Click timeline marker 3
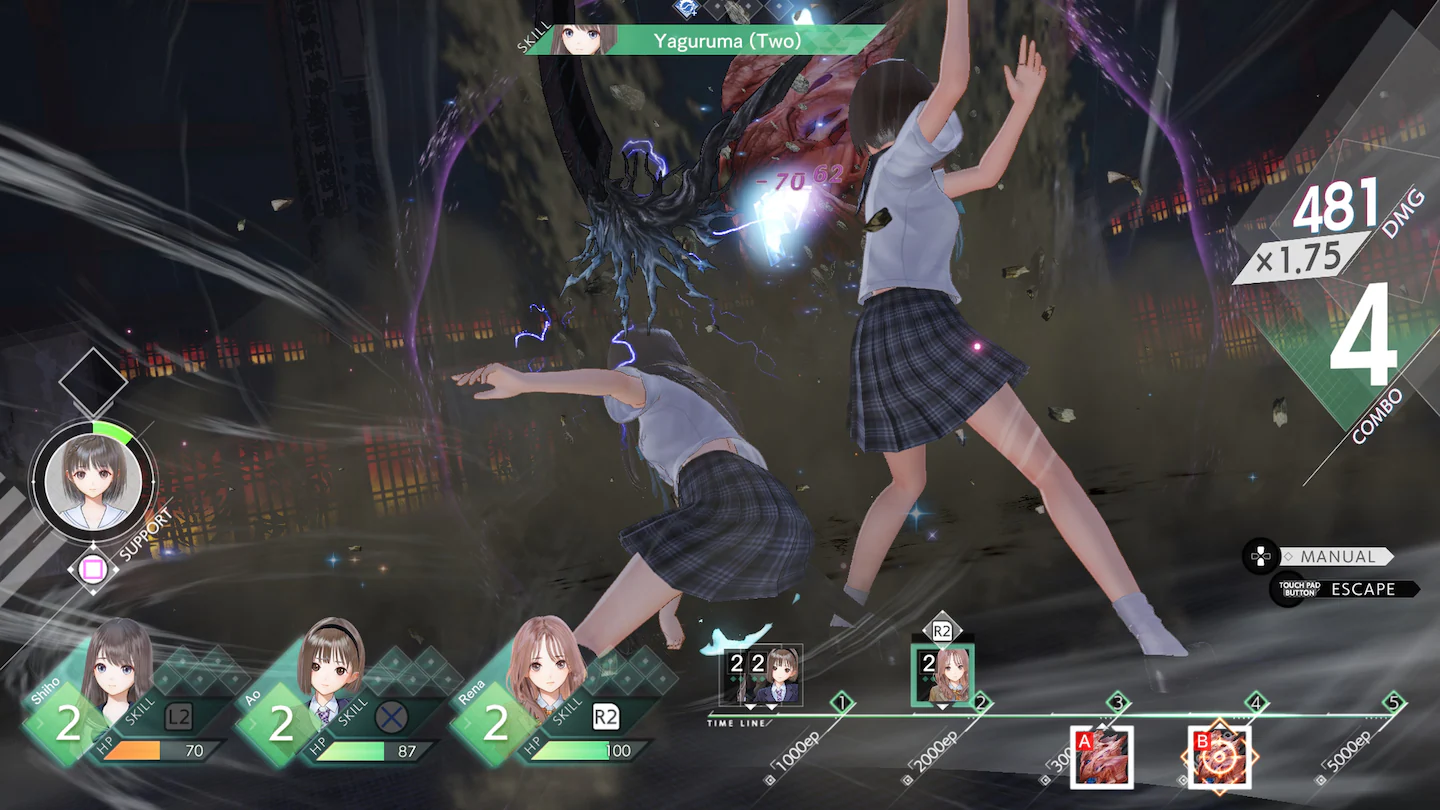Image resolution: width=1440 pixels, height=810 pixels. tap(1116, 702)
